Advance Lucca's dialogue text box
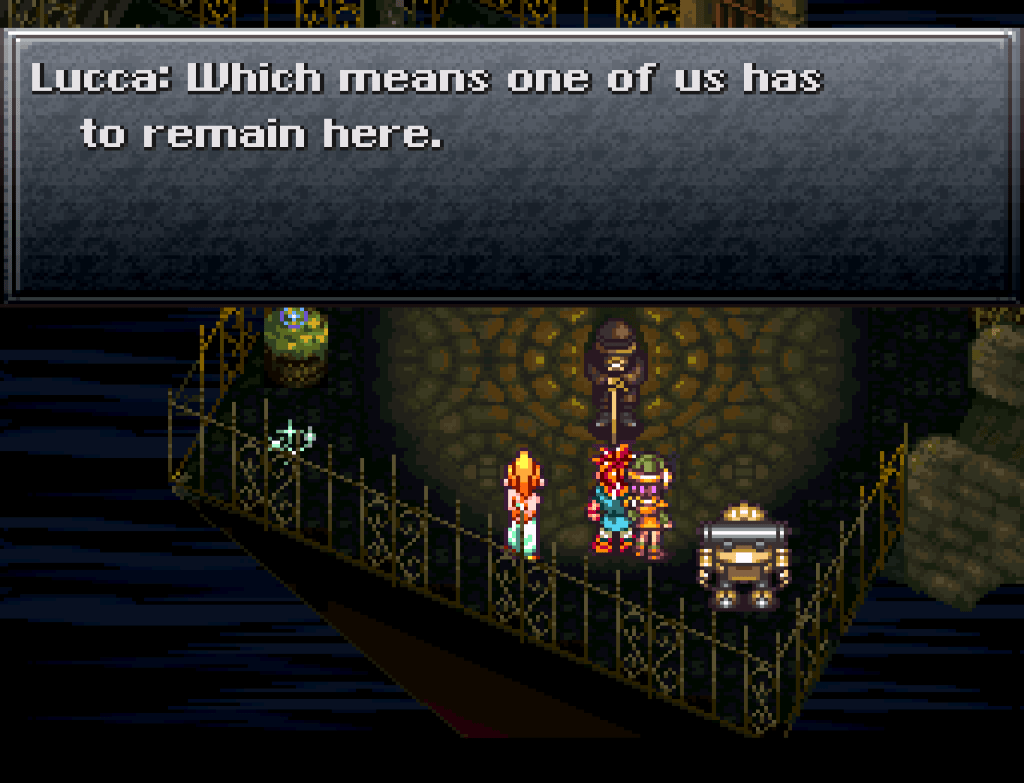Screen dimensions: 1024x783 point(510,165)
